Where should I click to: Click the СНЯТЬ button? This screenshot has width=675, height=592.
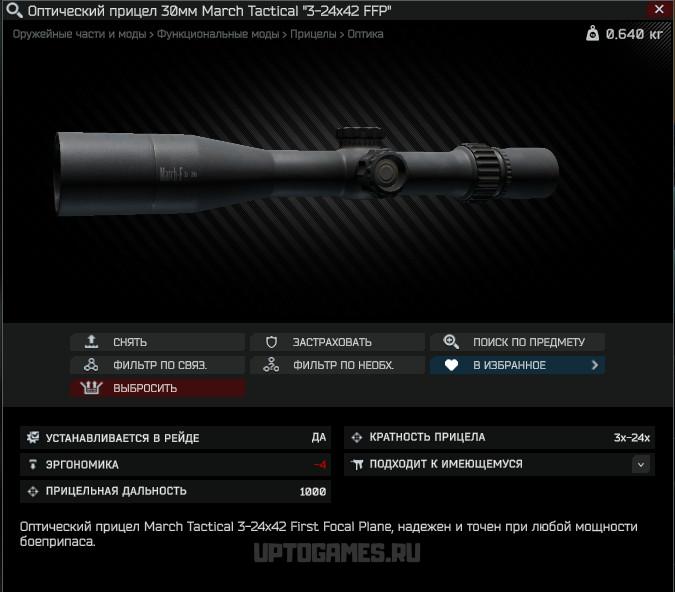point(157,342)
